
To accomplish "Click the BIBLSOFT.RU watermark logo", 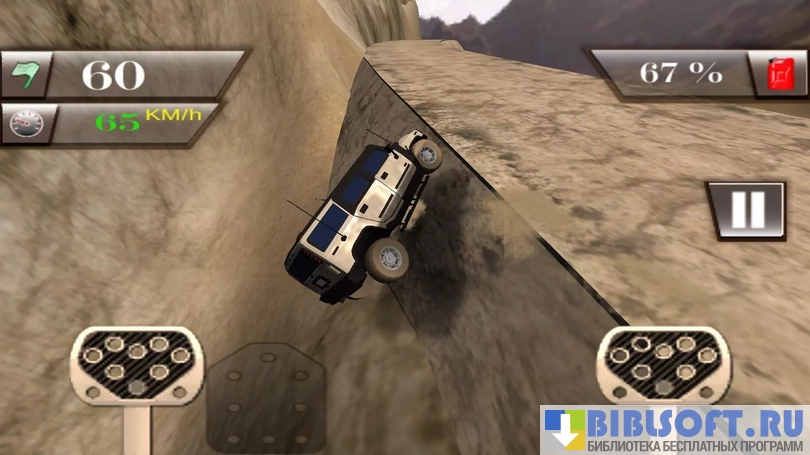I will [x=674, y=430].
